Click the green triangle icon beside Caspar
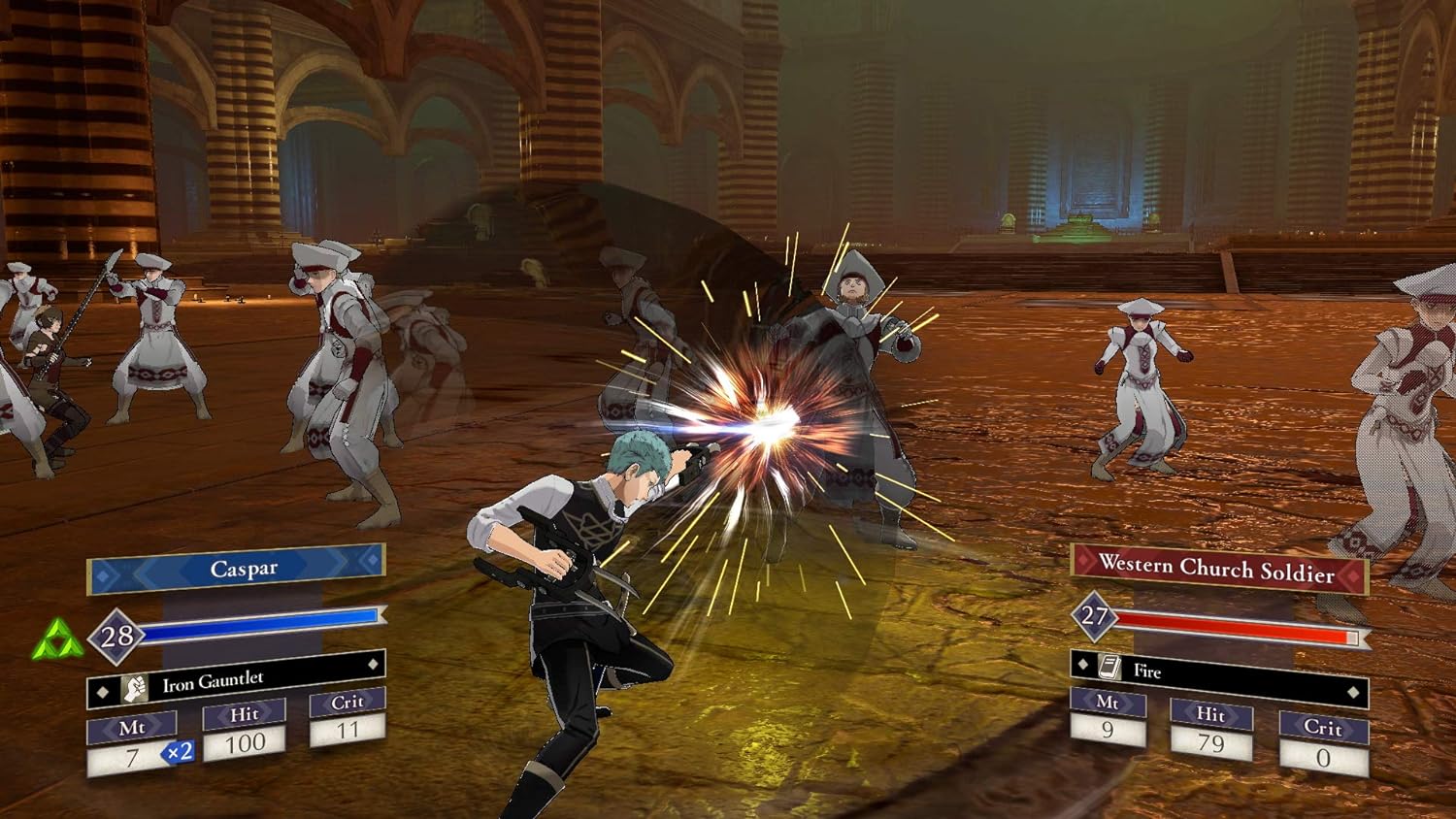The width and height of the screenshot is (1456, 819). pos(57,641)
